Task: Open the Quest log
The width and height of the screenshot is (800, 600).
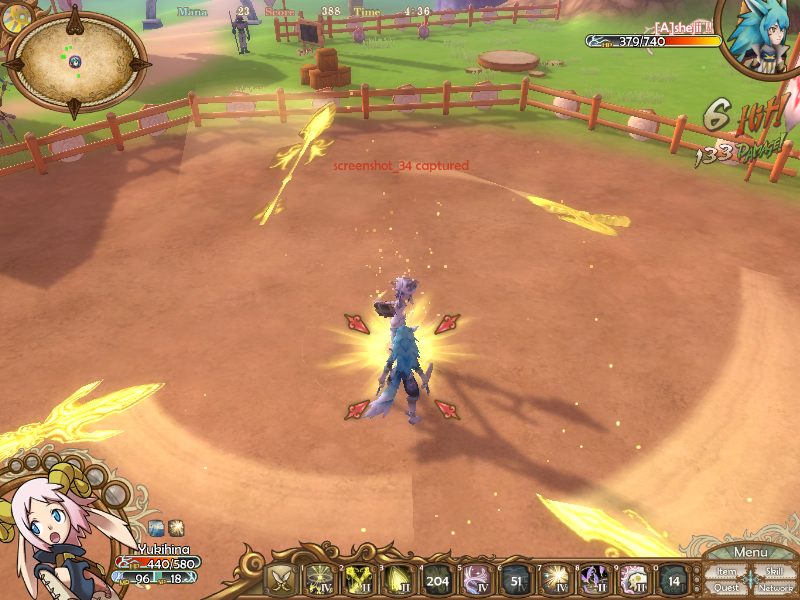Action: (726, 587)
